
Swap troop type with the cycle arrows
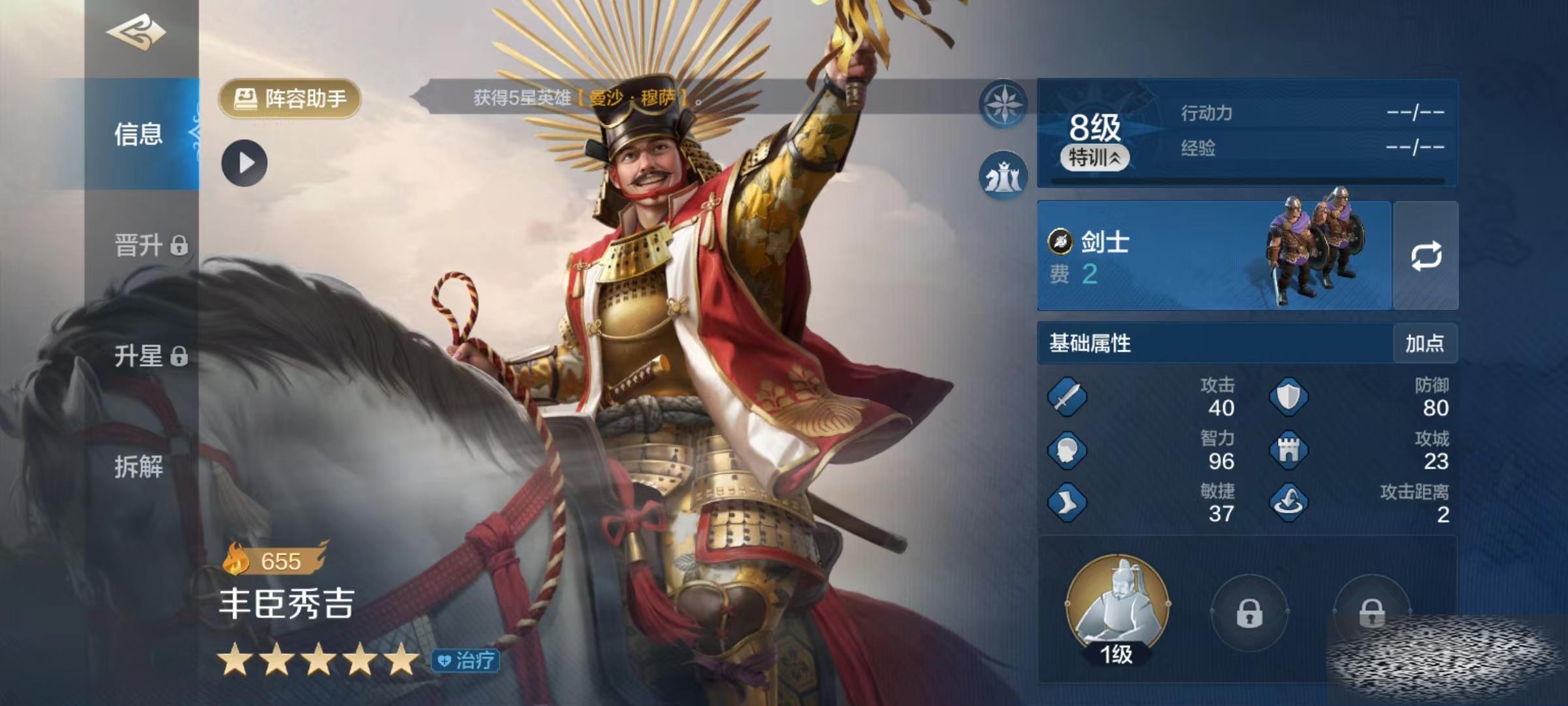click(x=1426, y=256)
